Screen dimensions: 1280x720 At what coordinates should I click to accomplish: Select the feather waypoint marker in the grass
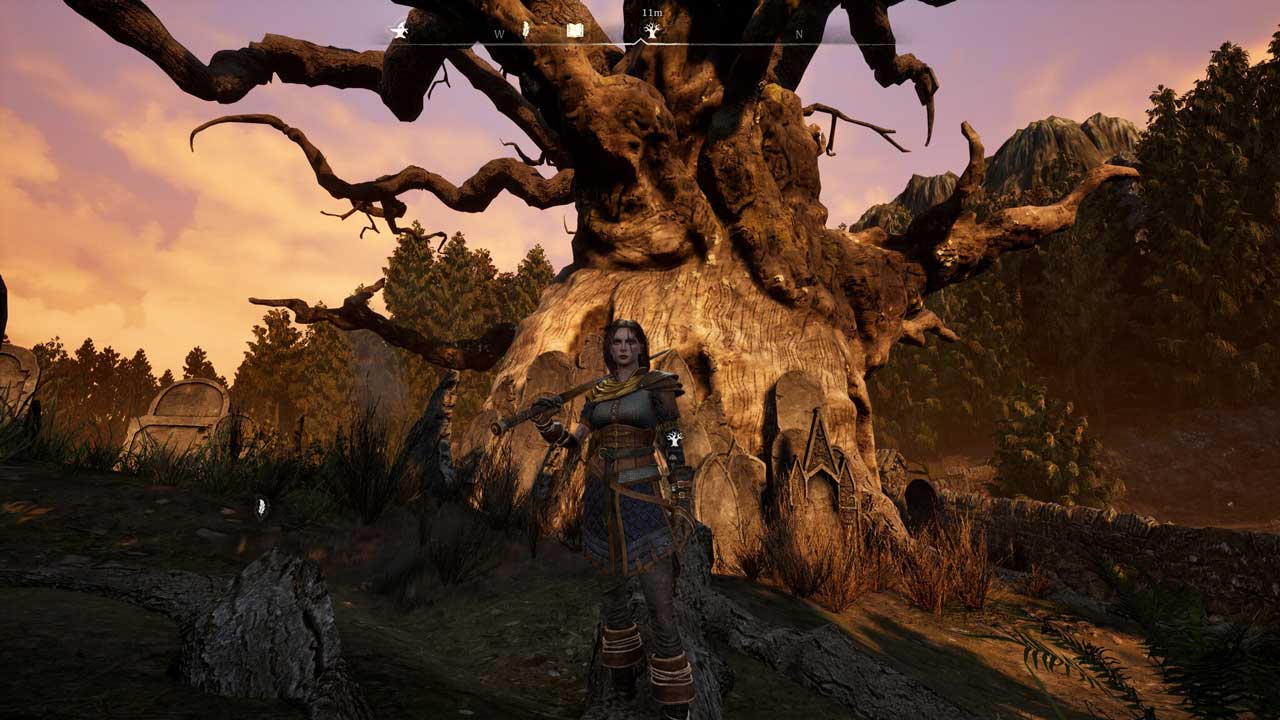point(261,507)
